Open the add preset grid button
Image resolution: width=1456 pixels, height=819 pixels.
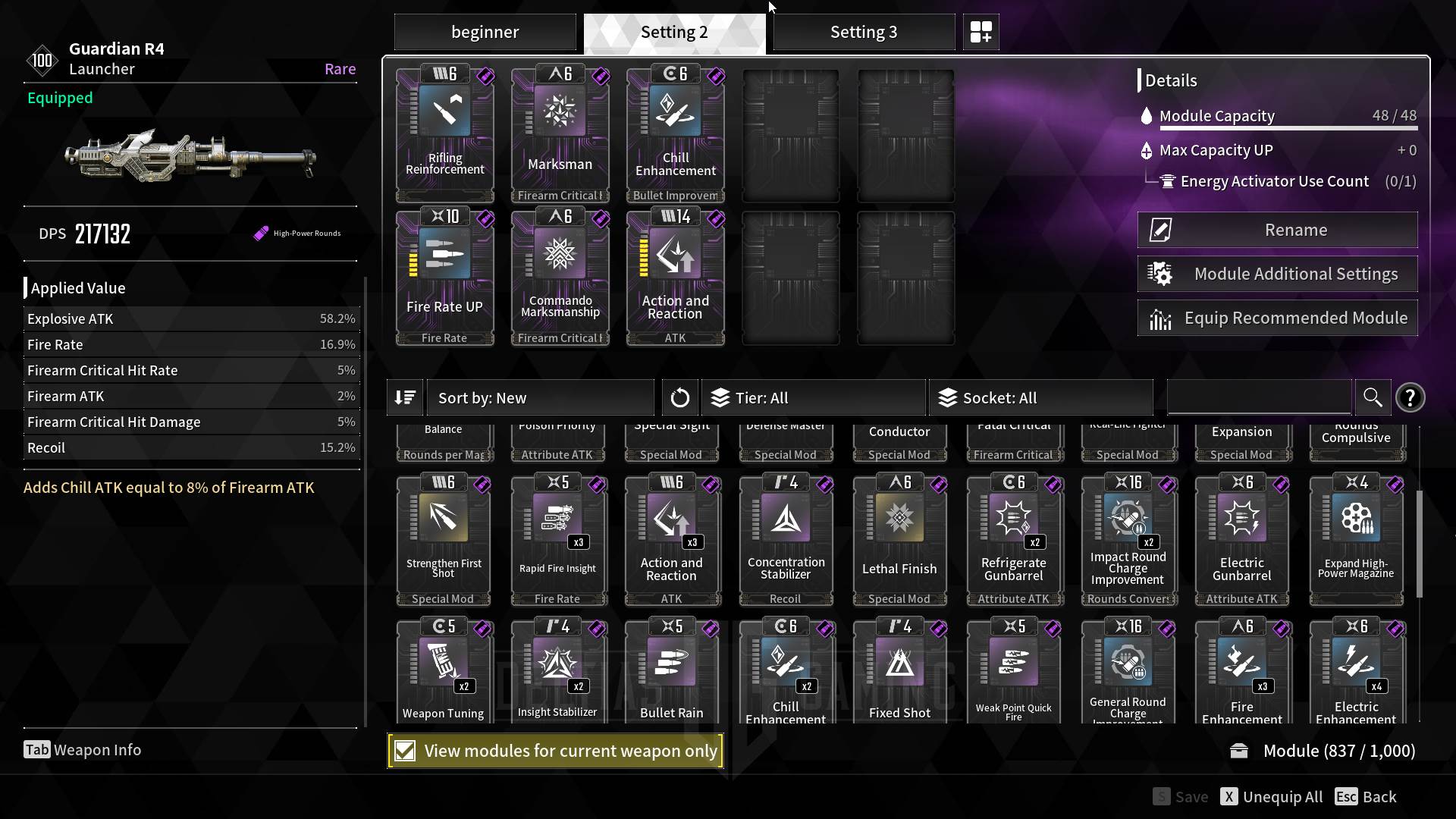(x=981, y=32)
